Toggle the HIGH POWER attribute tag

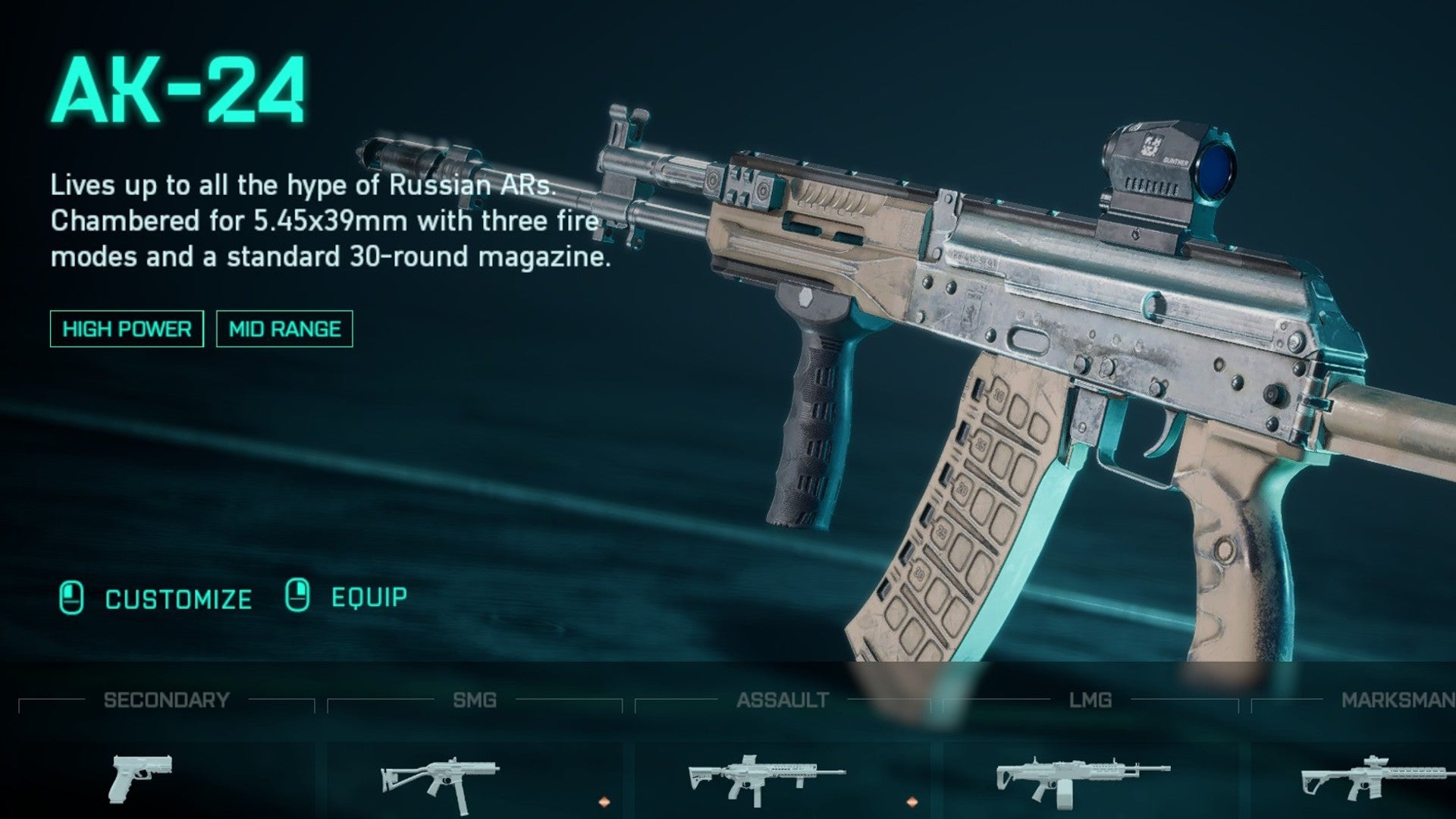coord(126,328)
